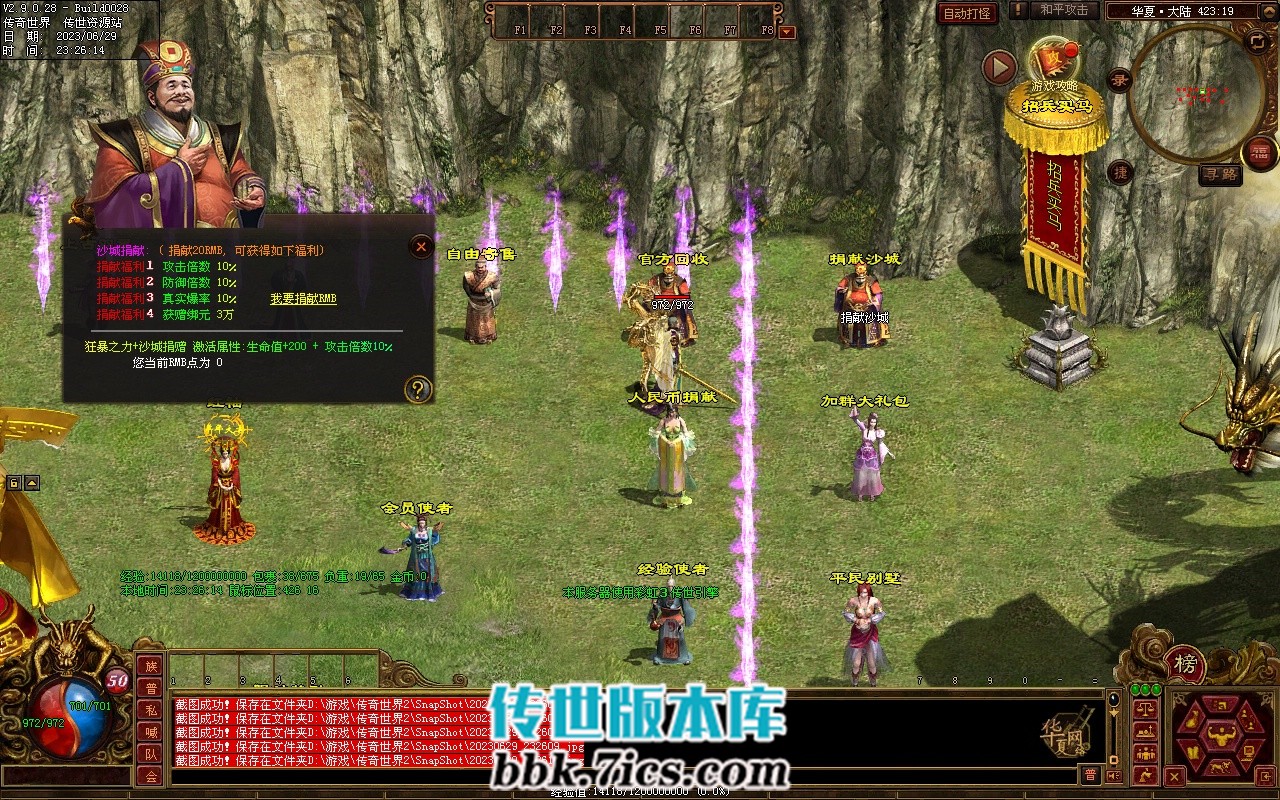Click the round play arrow button
The width and height of the screenshot is (1280, 800).
999,68
